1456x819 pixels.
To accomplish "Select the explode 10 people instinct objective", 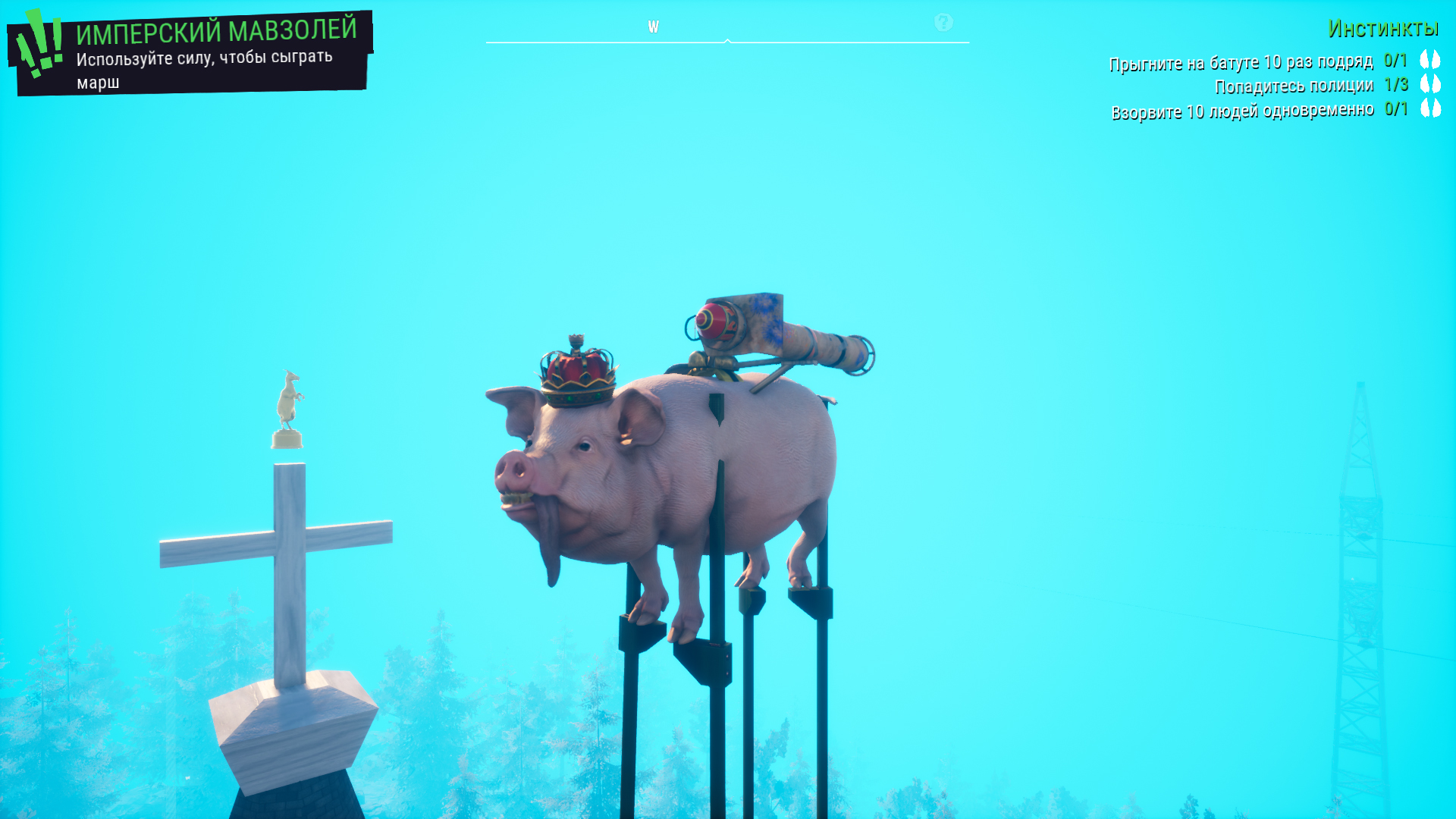I will coord(1242,111).
